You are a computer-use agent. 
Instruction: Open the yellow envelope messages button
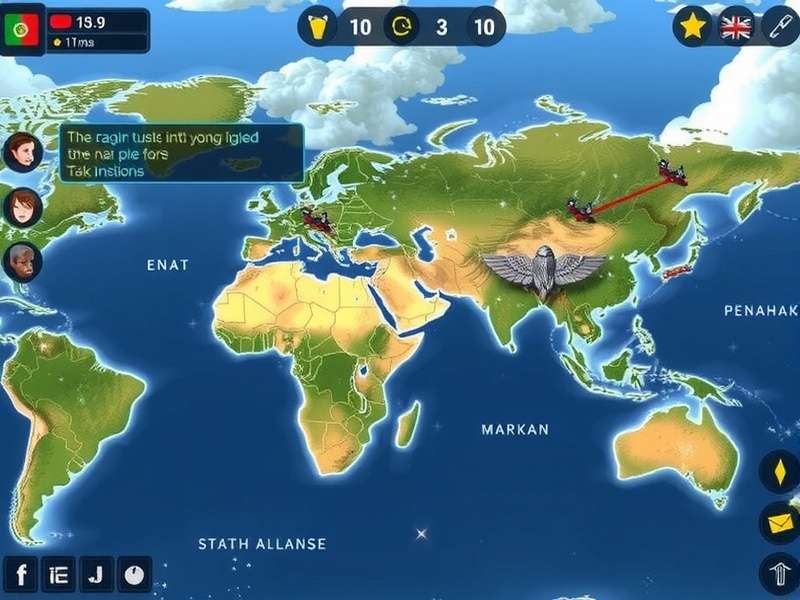(x=780, y=523)
